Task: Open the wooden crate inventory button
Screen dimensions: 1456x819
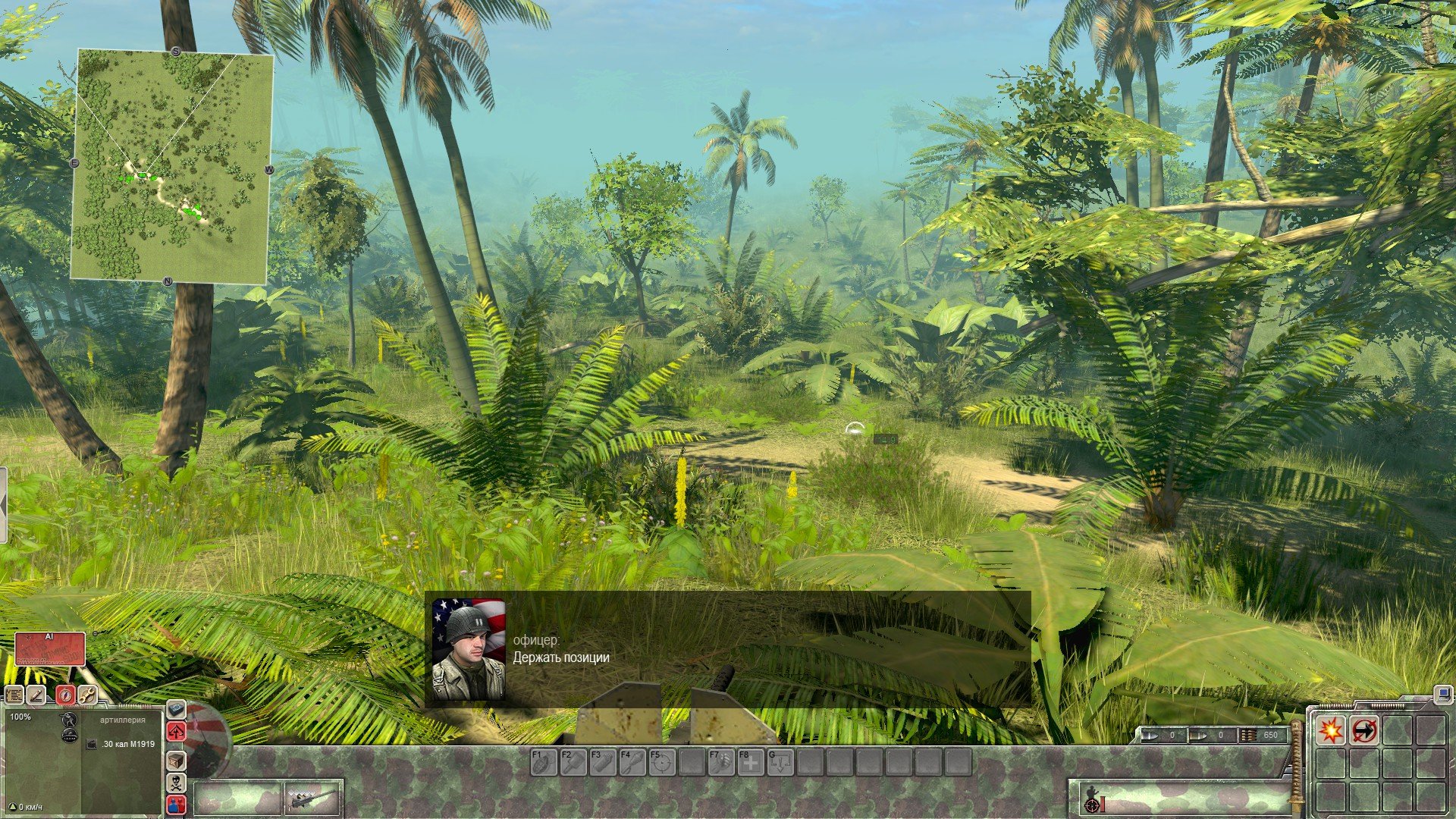Action: [175, 760]
